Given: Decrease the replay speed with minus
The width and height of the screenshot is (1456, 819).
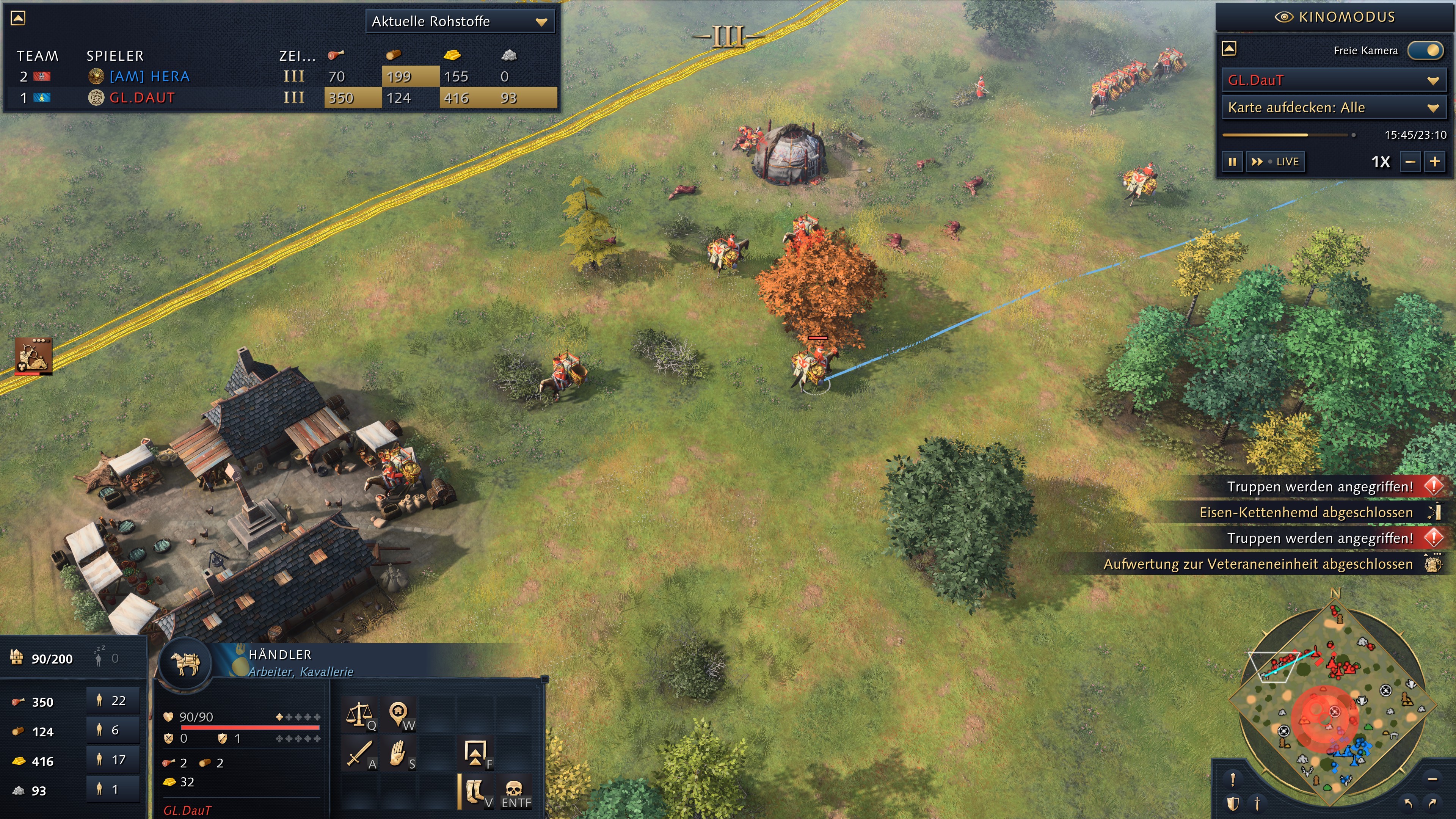Looking at the screenshot, I should [1410, 162].
